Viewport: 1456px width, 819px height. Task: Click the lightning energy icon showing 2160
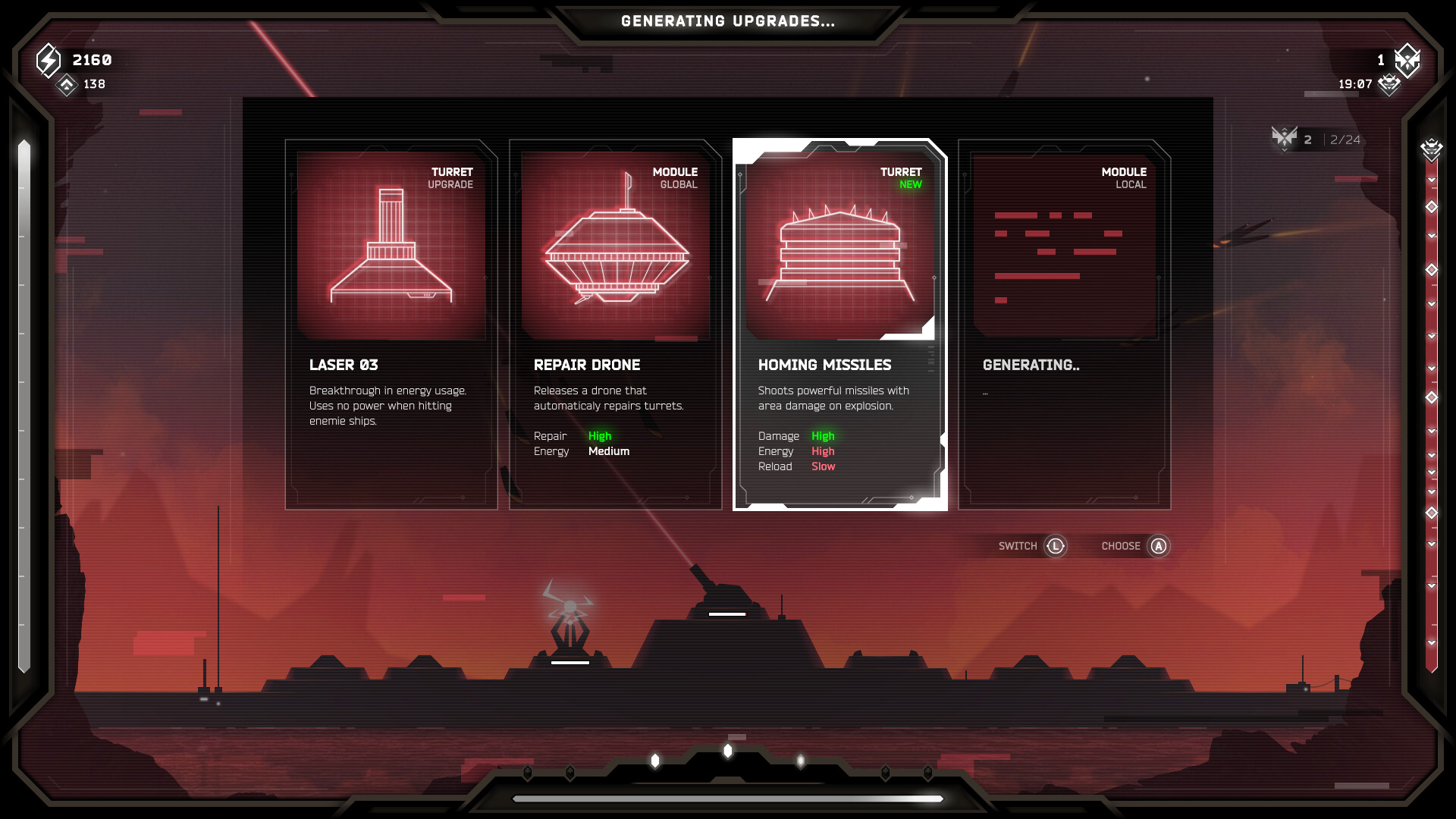[x=47, y=59]
